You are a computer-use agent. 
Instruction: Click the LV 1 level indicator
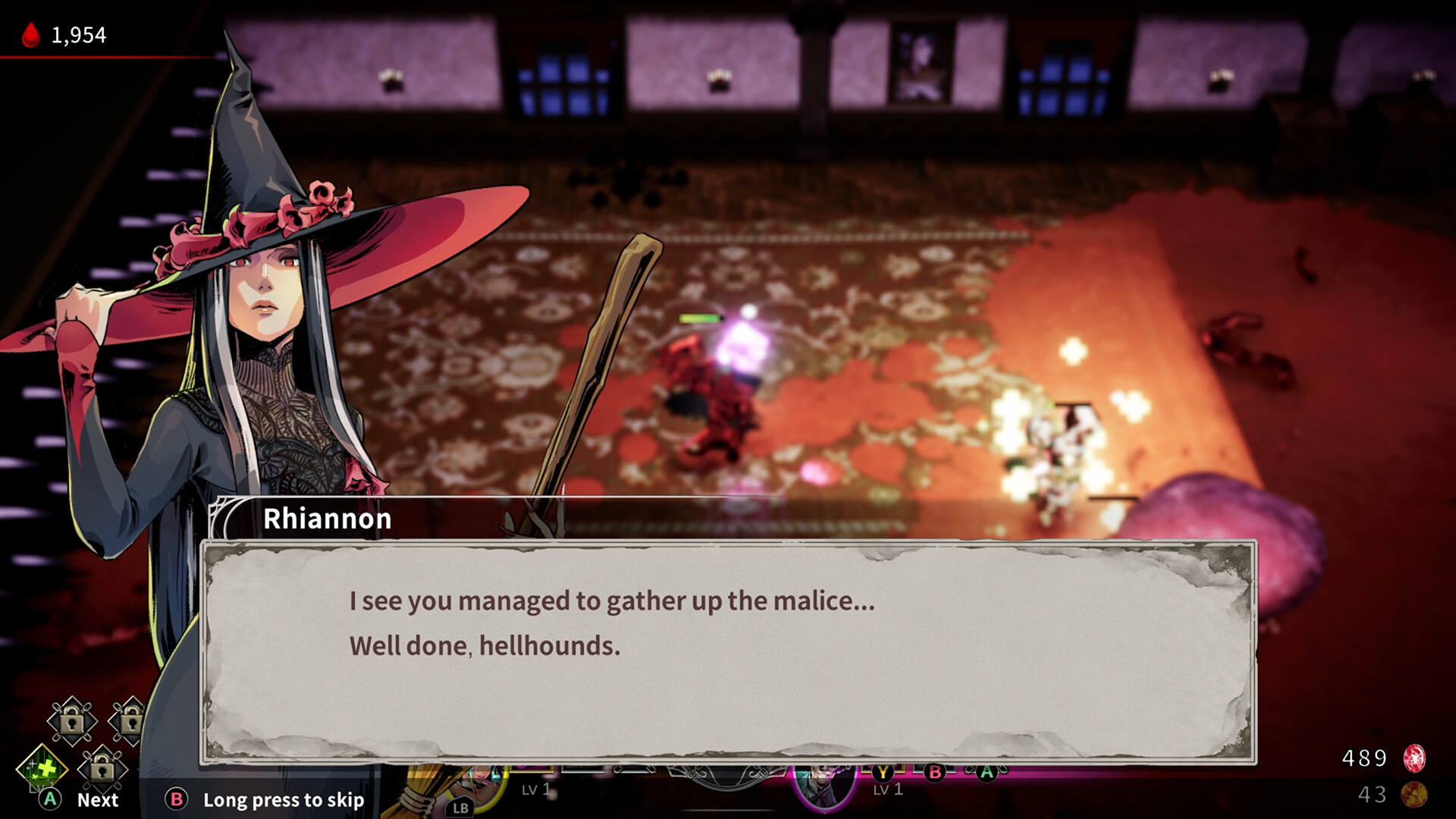[x=535, y=789]
